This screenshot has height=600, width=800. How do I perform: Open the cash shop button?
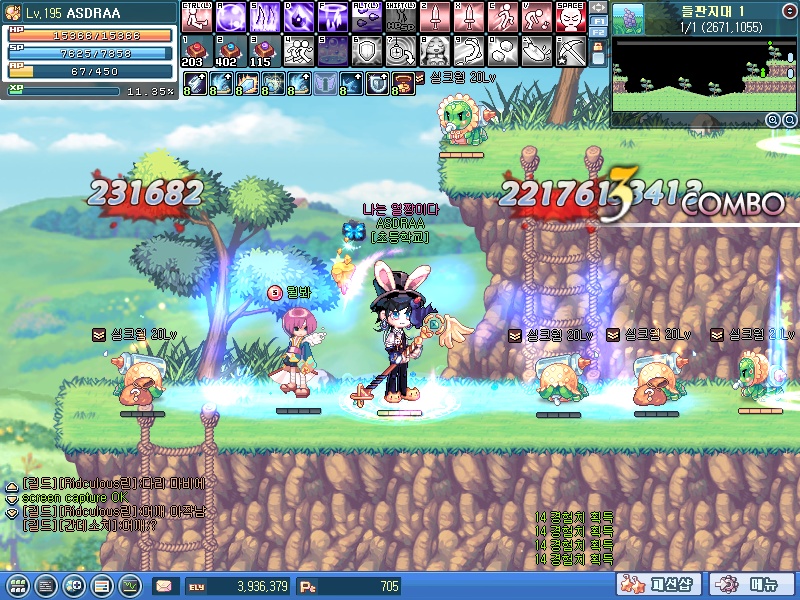point(658,585)
